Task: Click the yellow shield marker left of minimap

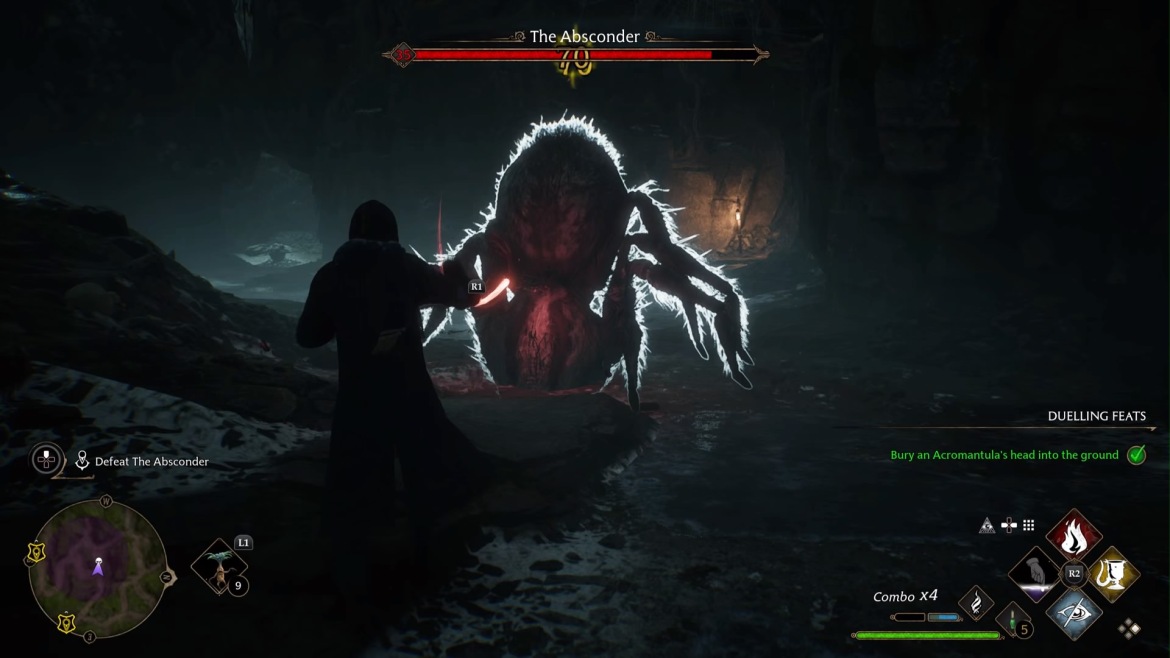Action: tap(36, 553)
